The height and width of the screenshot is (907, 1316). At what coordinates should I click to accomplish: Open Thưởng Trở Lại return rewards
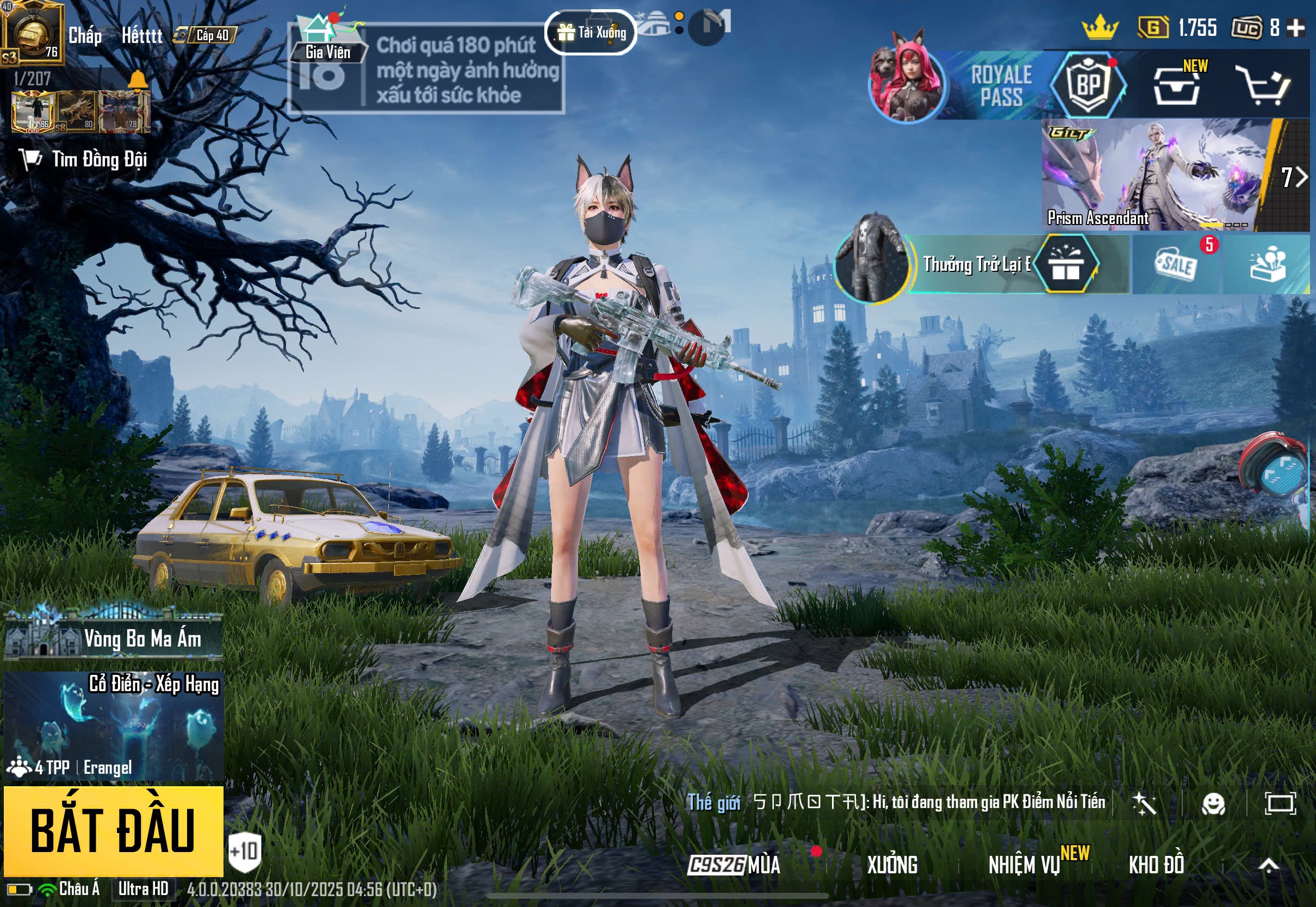pos(975,264)
